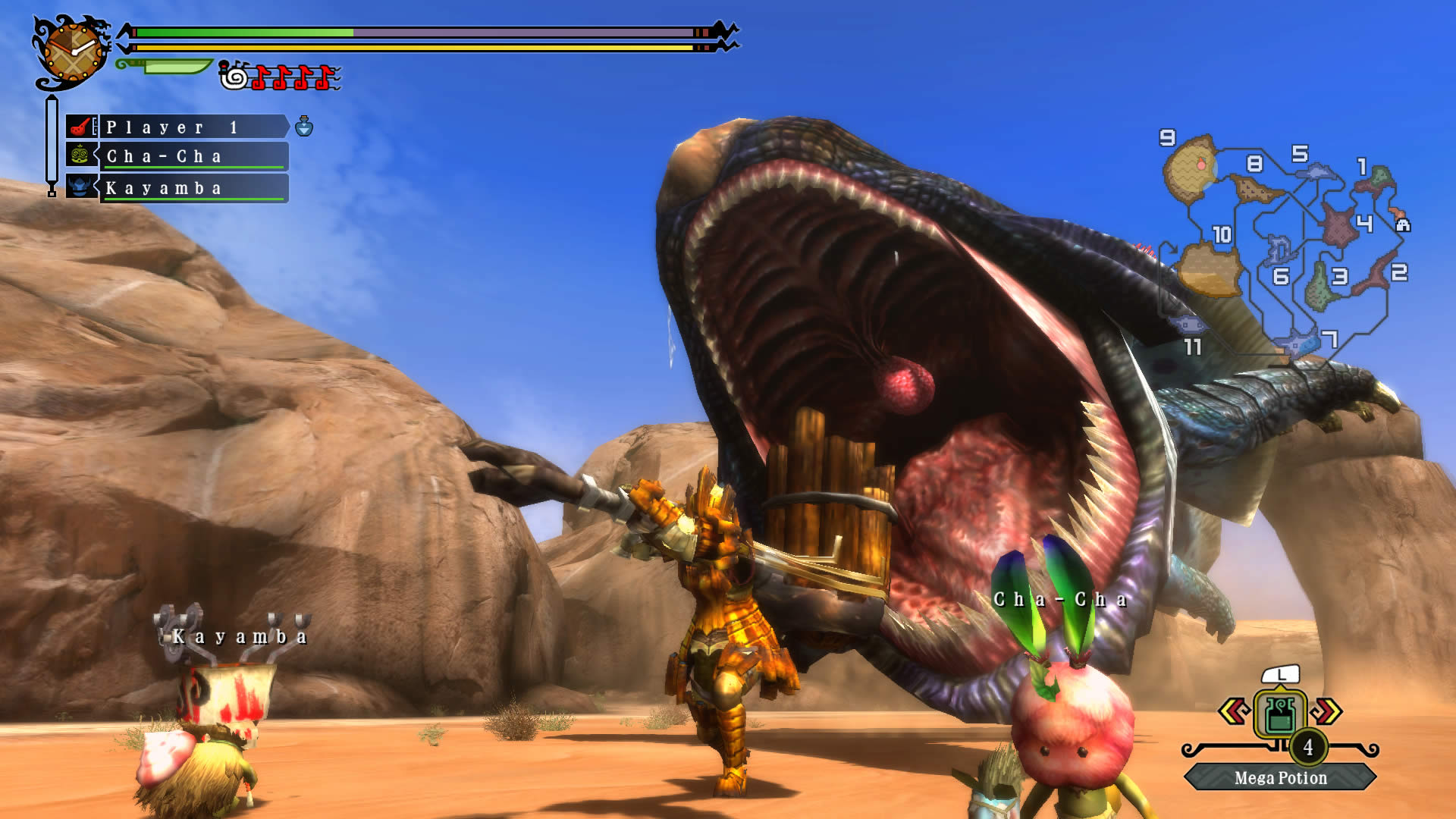Select map area 11
Viewport: 1456px width, 819px height.
[1193, 347]
